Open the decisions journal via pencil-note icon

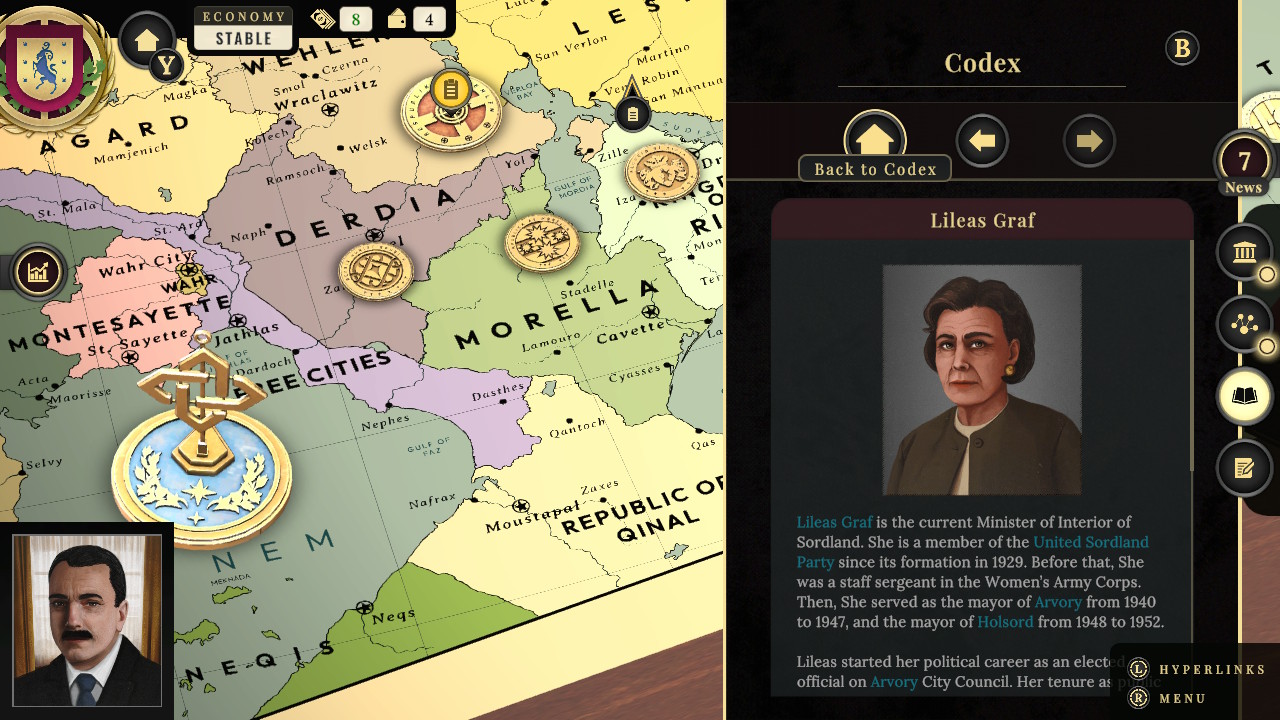[x=1244, y=468]
